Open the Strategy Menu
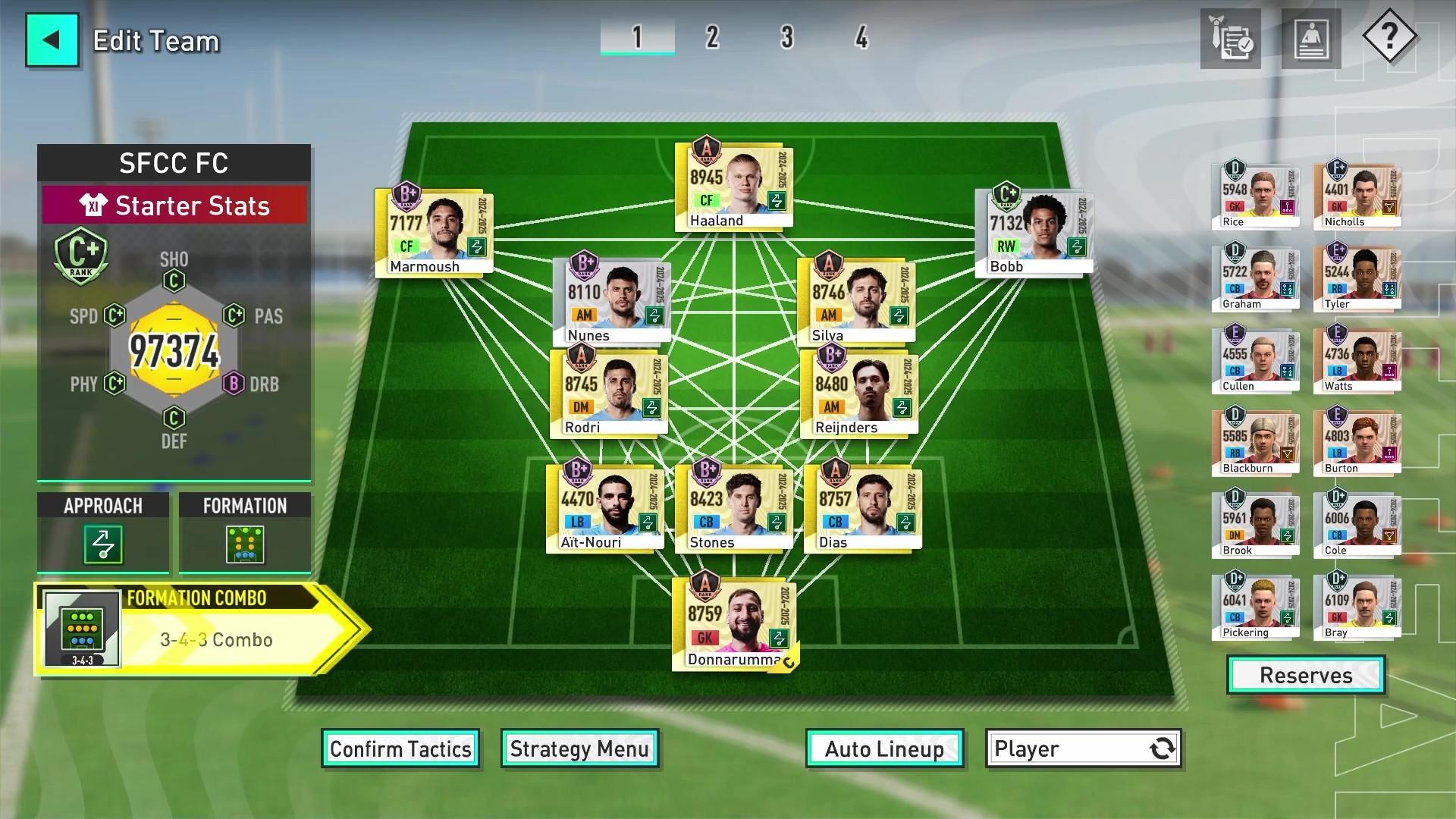The height and width of the screenshot is (819, 1456). pyautogui.click(x=579, y=748)
